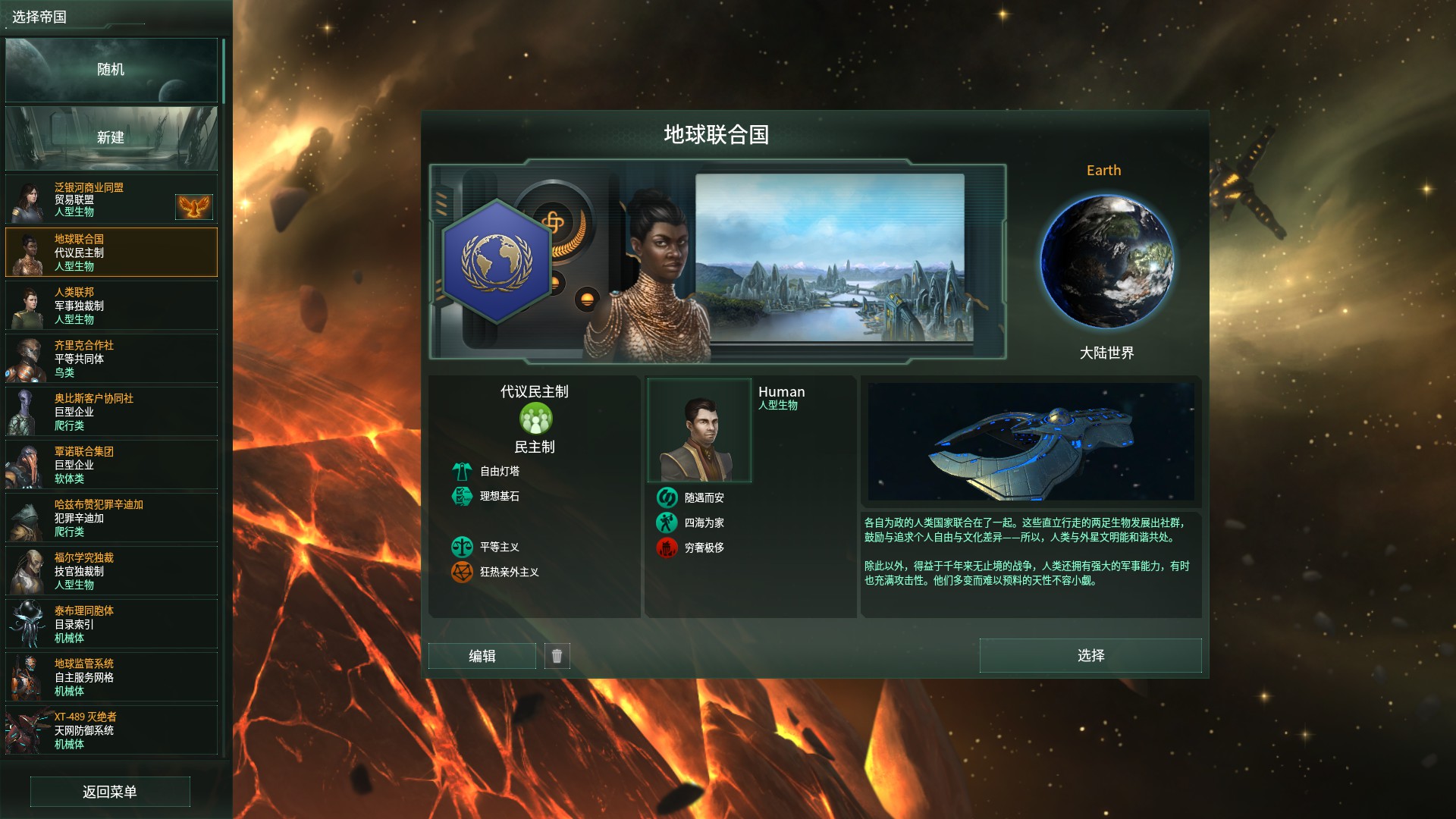Click the Human species portrait
This screenshot has width=1456, height=819.
[x=699, y=430]
